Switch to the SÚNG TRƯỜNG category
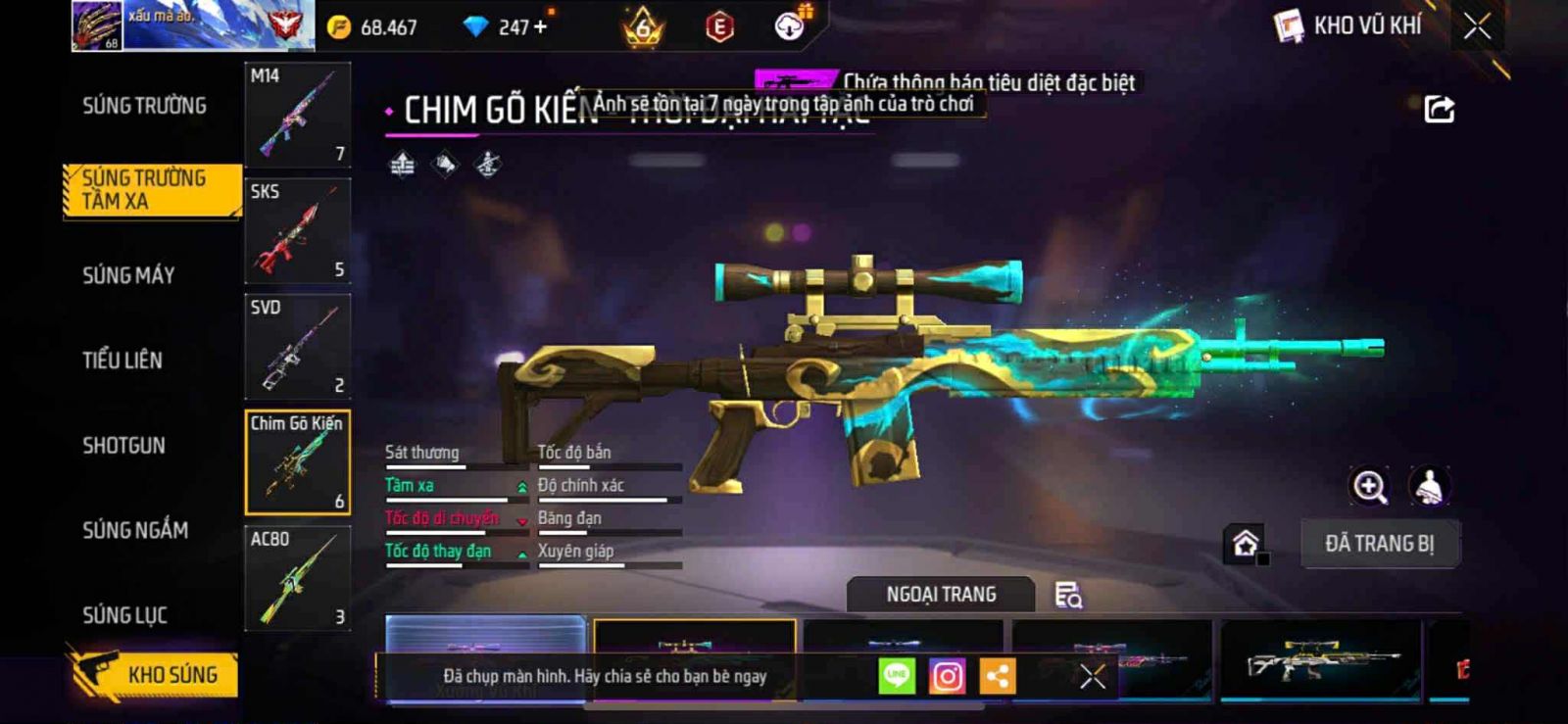 [x=144, y=106]
